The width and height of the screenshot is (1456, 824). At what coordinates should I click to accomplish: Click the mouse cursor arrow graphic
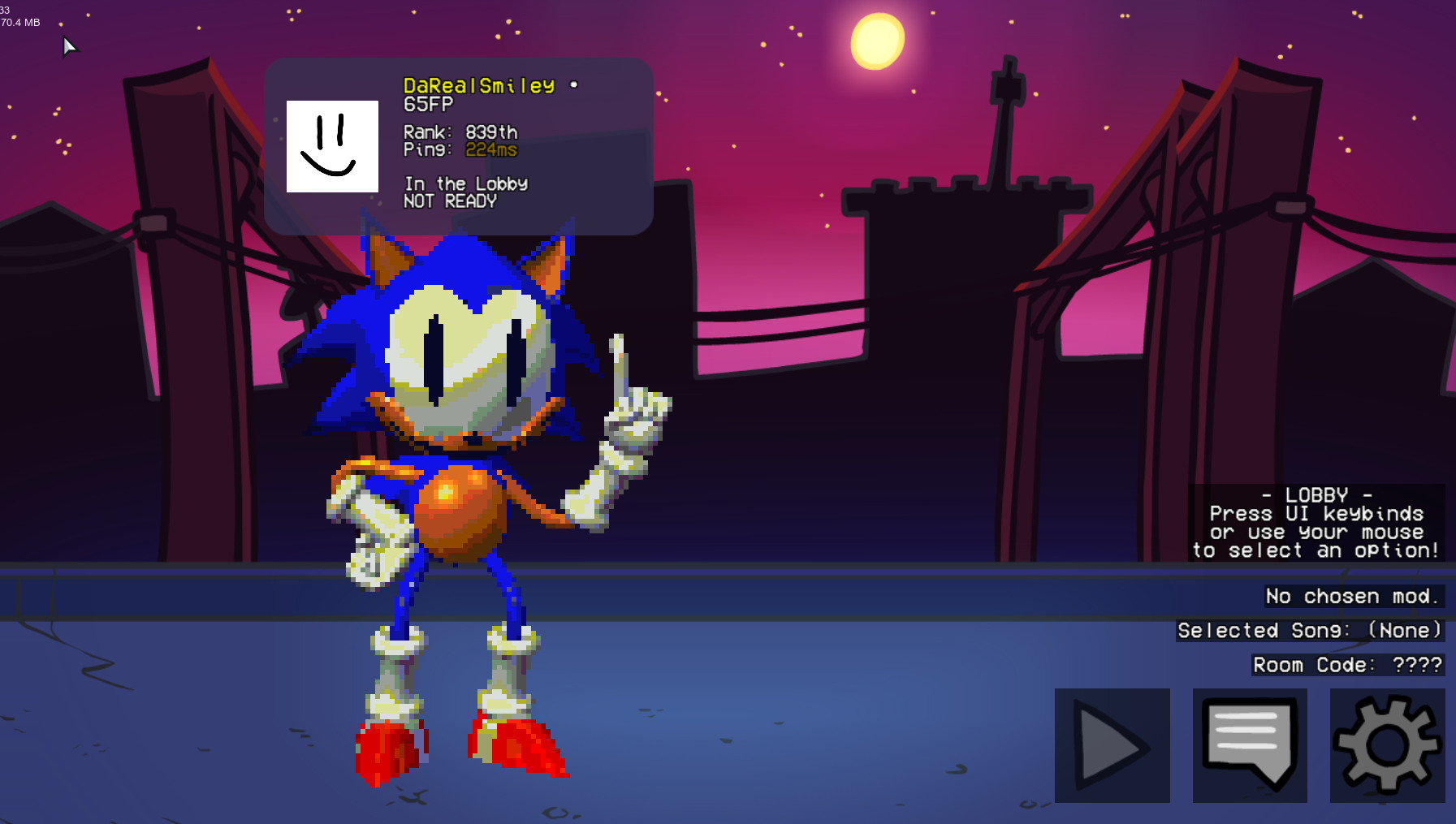pyautogui.click(x=69, y=46)
